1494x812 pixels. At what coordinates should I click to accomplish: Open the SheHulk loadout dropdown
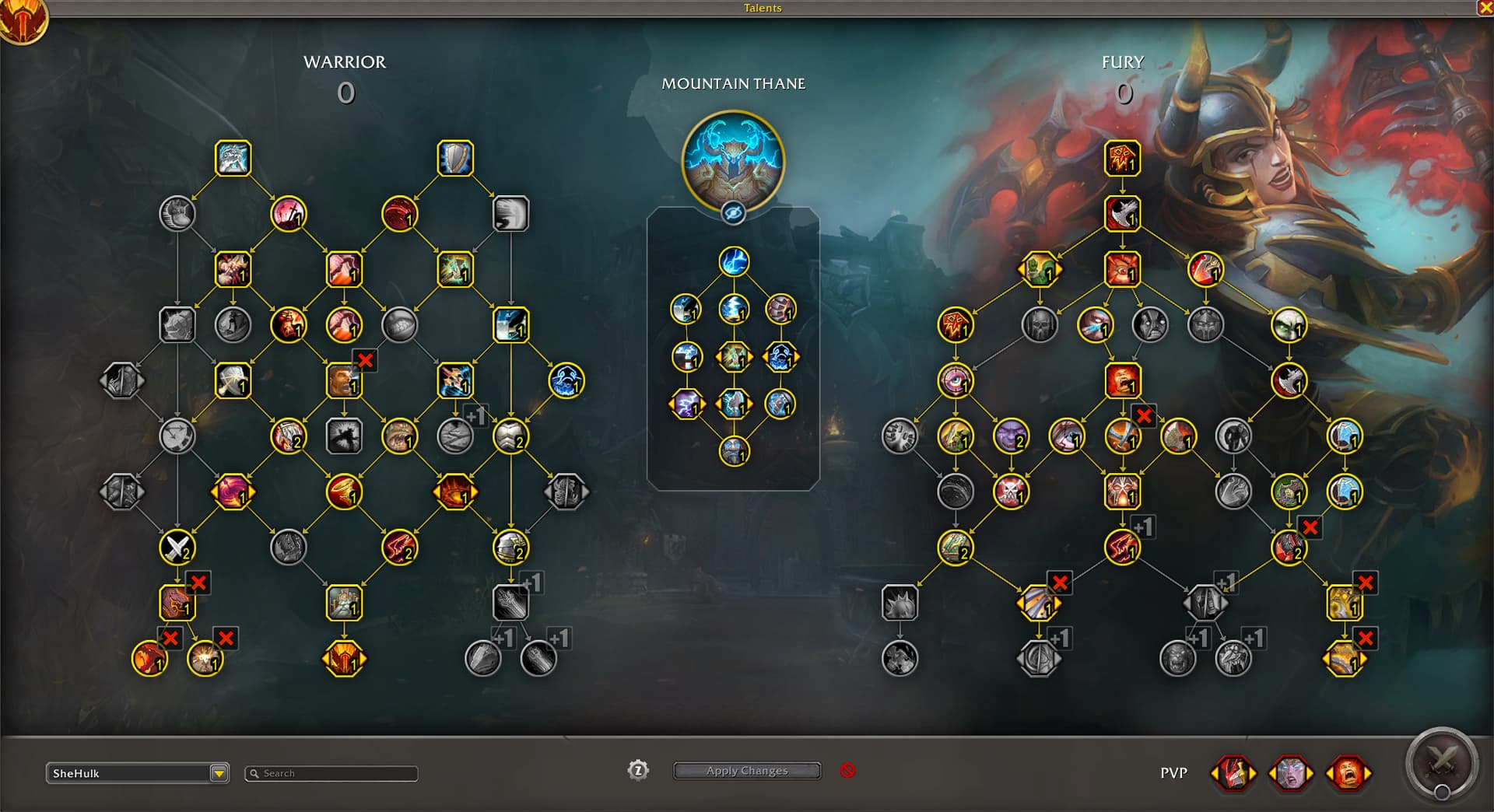[219, 773]
